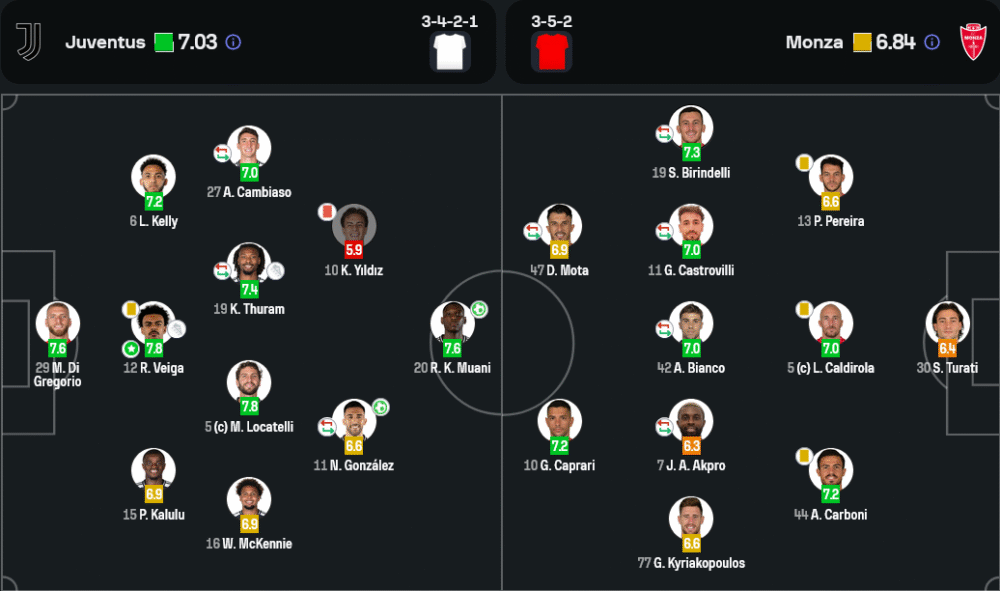This screenshot has width=1000, height=591.
Task: Choose G. Caprari's avatar
Action: pyautogui.click(x=559, y=420)
